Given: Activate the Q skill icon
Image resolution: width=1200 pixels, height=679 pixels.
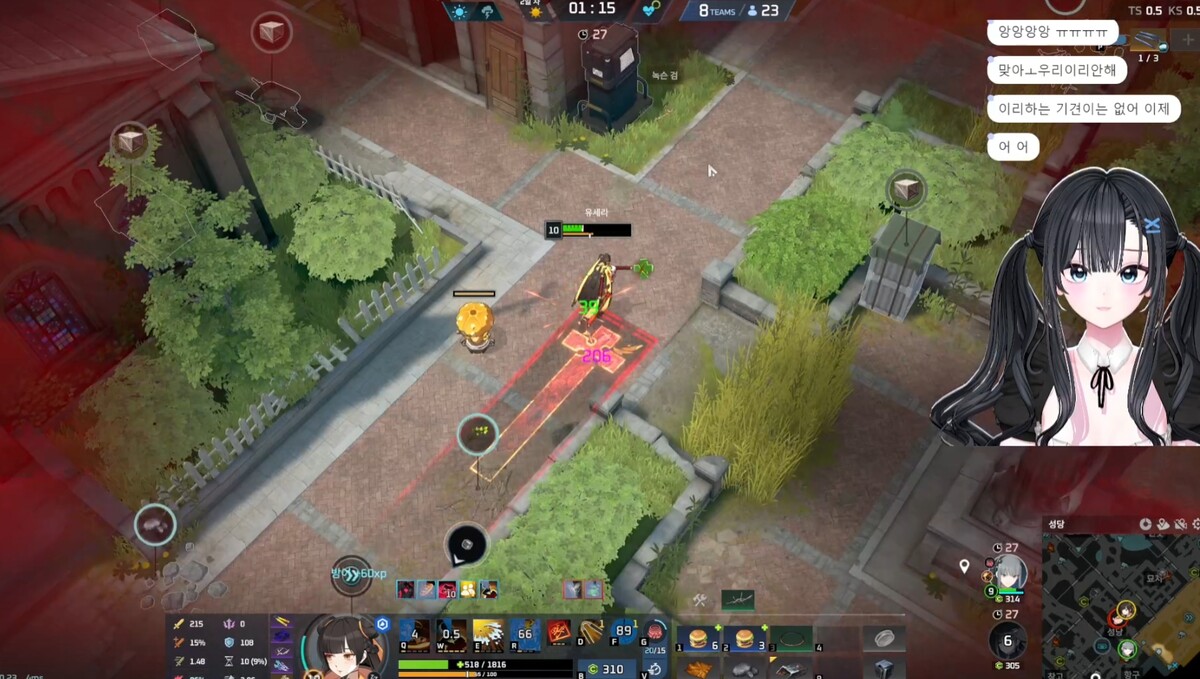Looking at the screenshot, I should click(415, 635).
